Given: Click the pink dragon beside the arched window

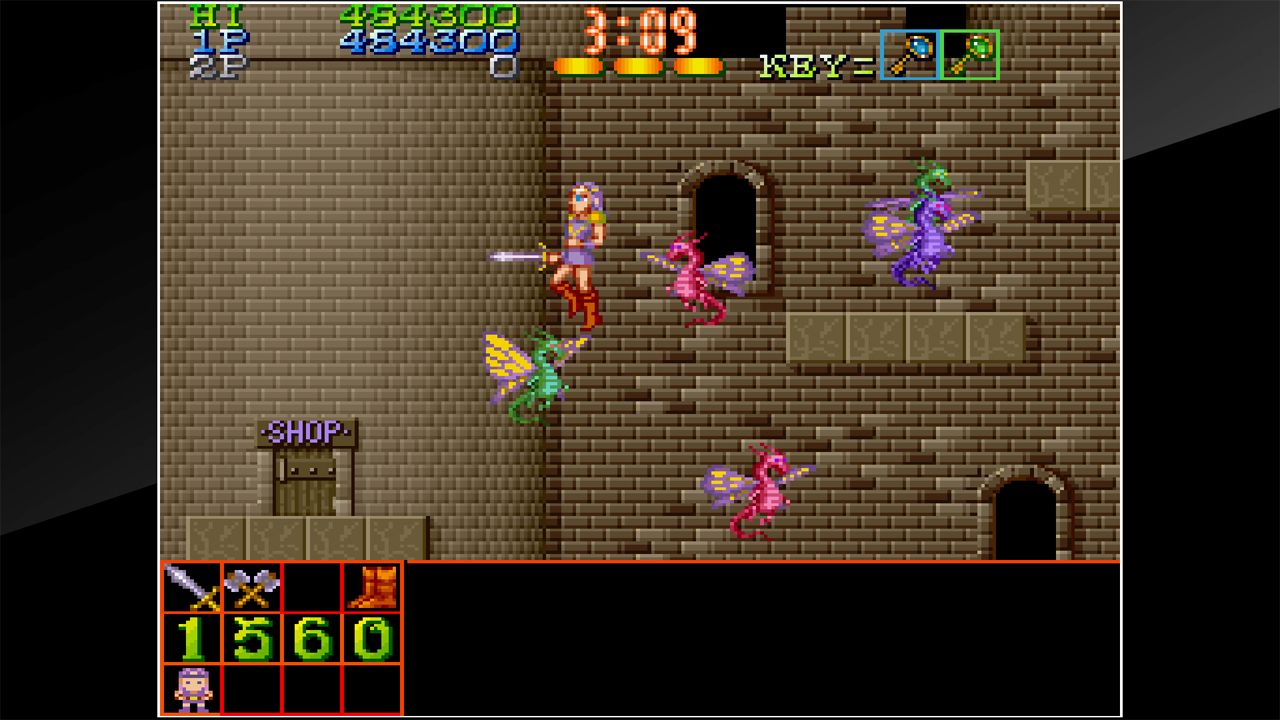Looking at the screenshot, I should [x=691, y=275].
